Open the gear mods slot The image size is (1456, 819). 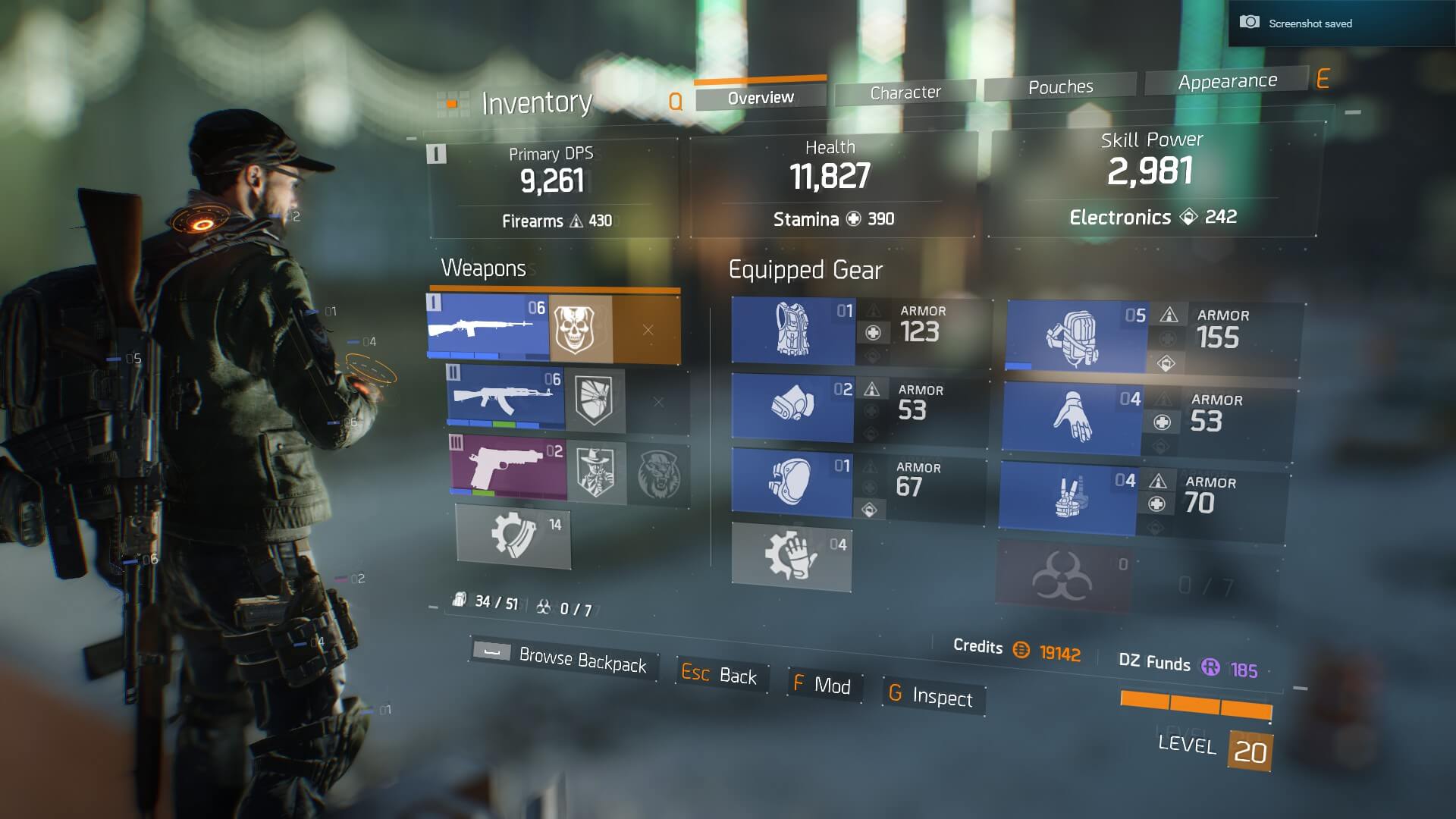coord(791,556)
